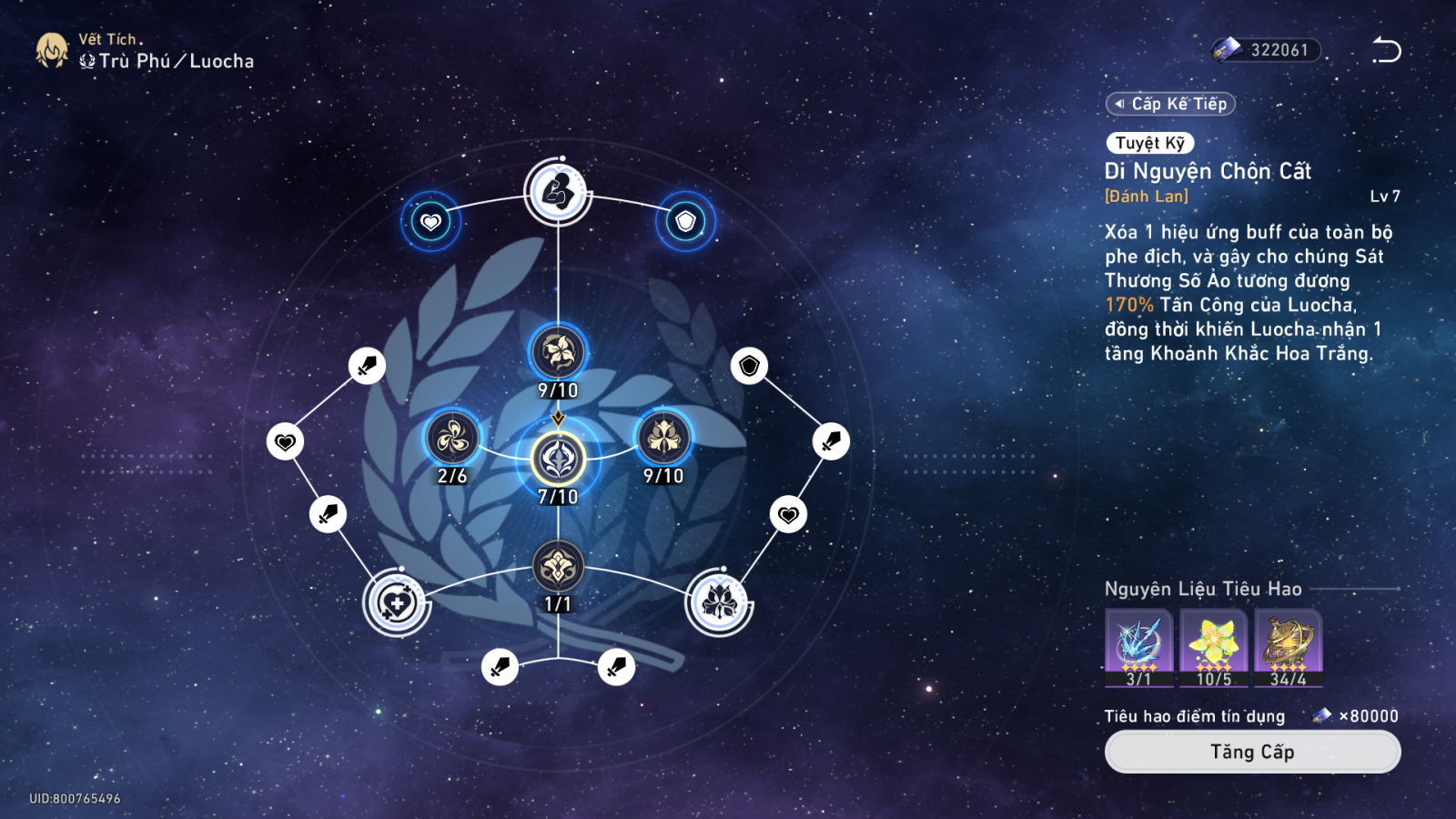This screenshot has height=819, width=1456.
Task: View the yellow flower material with 10/5
Action: [x=1214, y=646]
